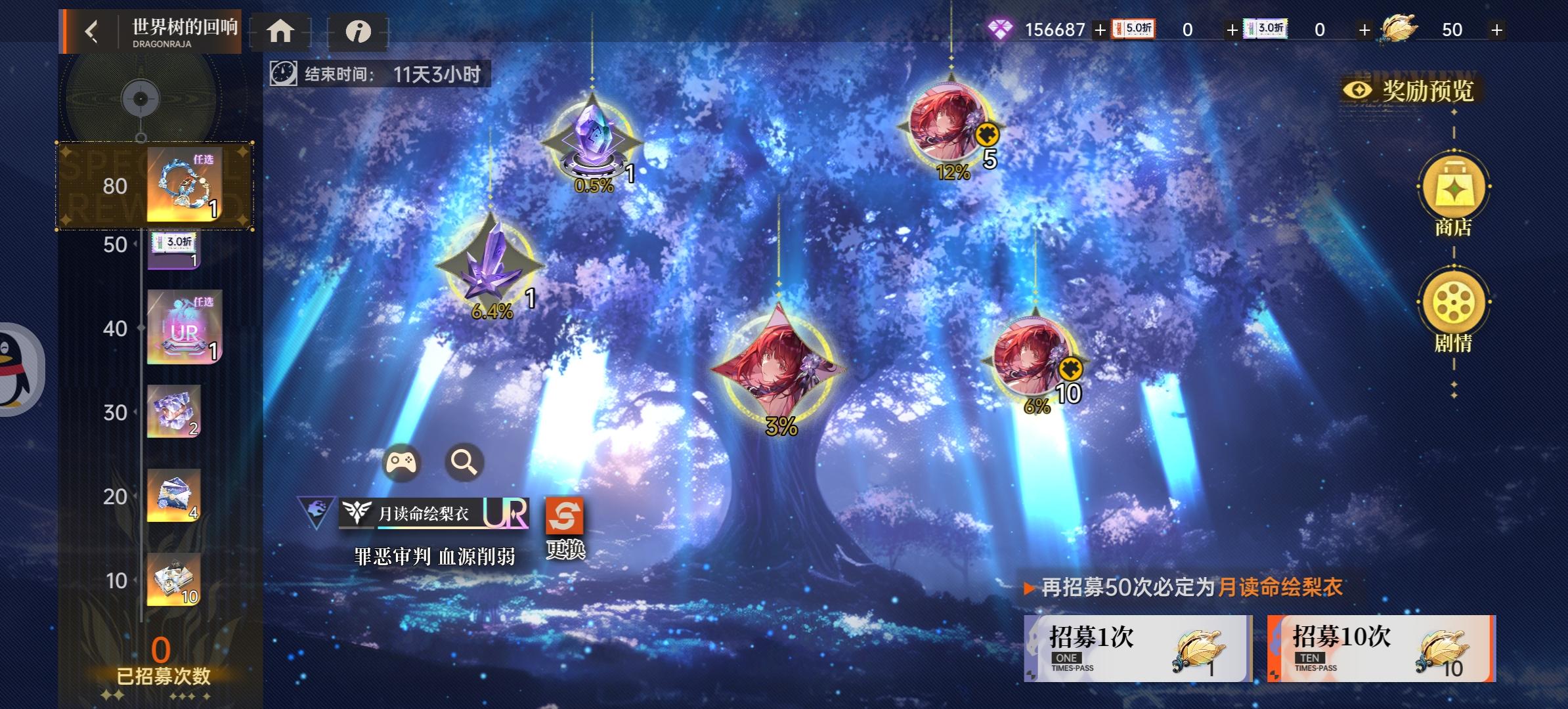Go back using the left arrow
Image resolution: width=1568 pixels, height=709 pixels.
pos(91,31)
